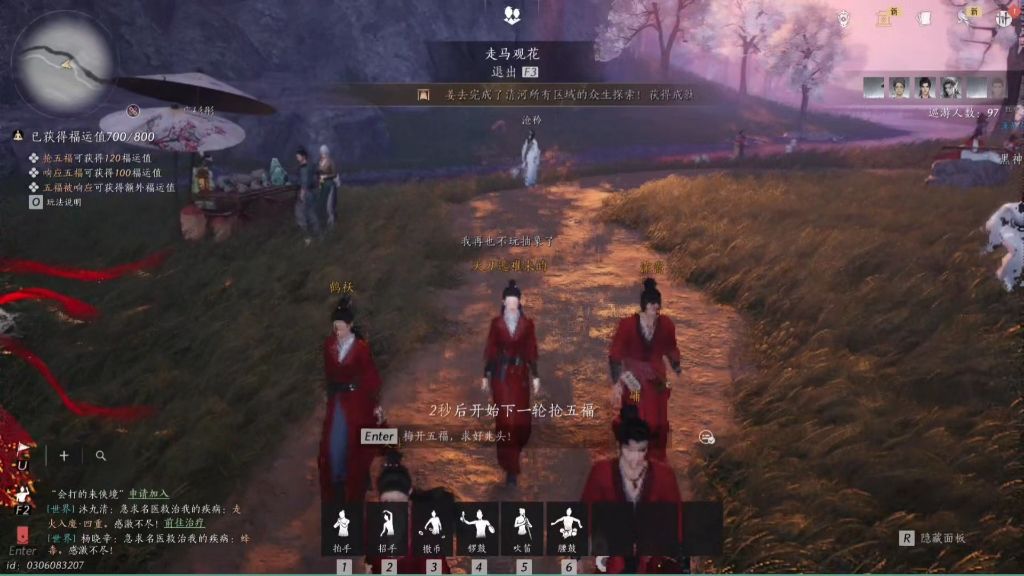Click the 退出 exit label under 走马观花
The height and width of the screenshot is (576, 1024).
[504, 72]
